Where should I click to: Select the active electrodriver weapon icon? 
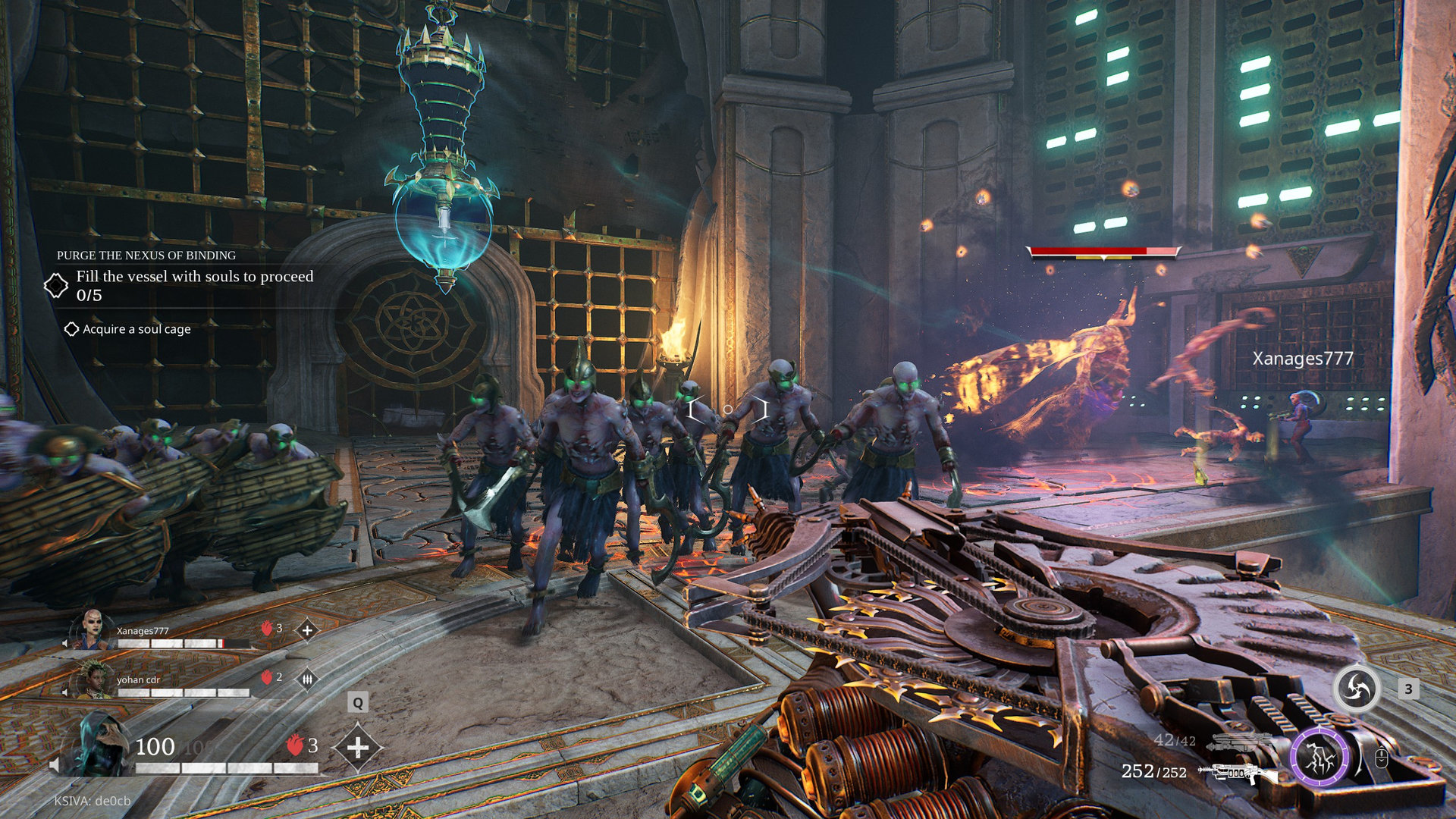tap(1236, 773)
